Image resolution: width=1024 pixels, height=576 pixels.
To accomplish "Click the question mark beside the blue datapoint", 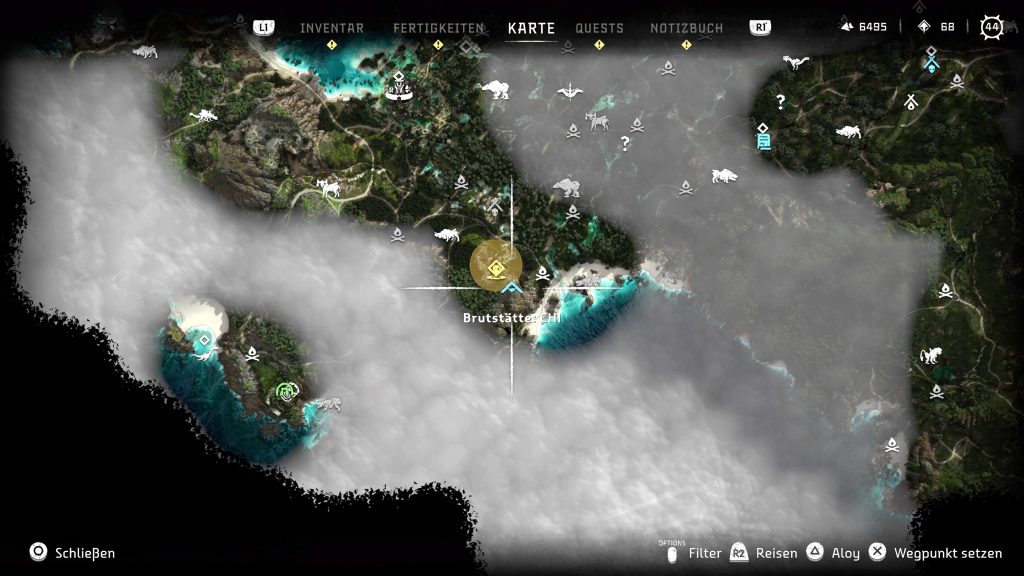I will [x=781, y=101].
